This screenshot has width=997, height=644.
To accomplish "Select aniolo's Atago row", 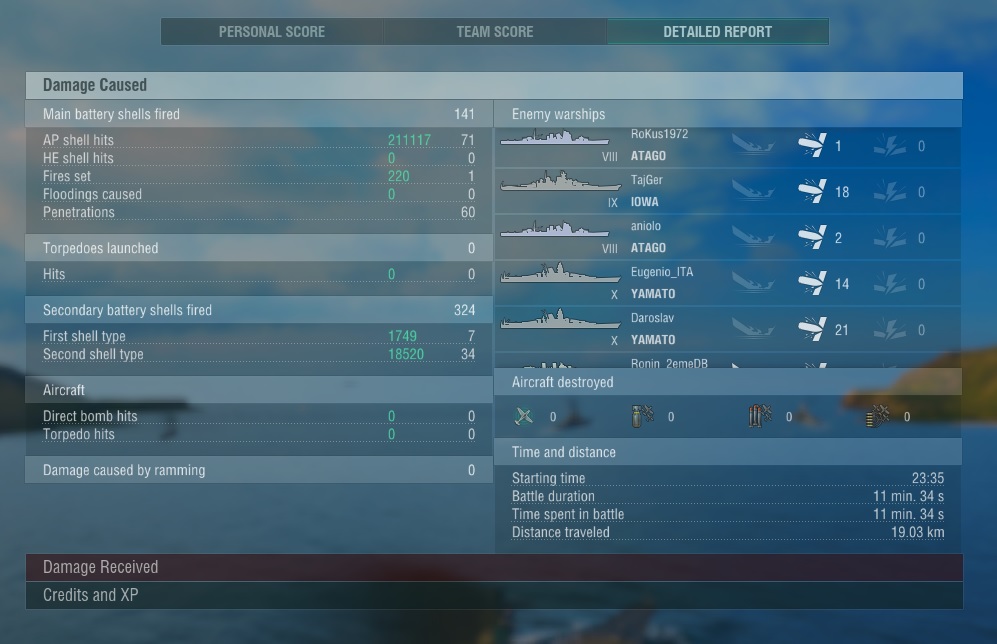I will [728, 238].
